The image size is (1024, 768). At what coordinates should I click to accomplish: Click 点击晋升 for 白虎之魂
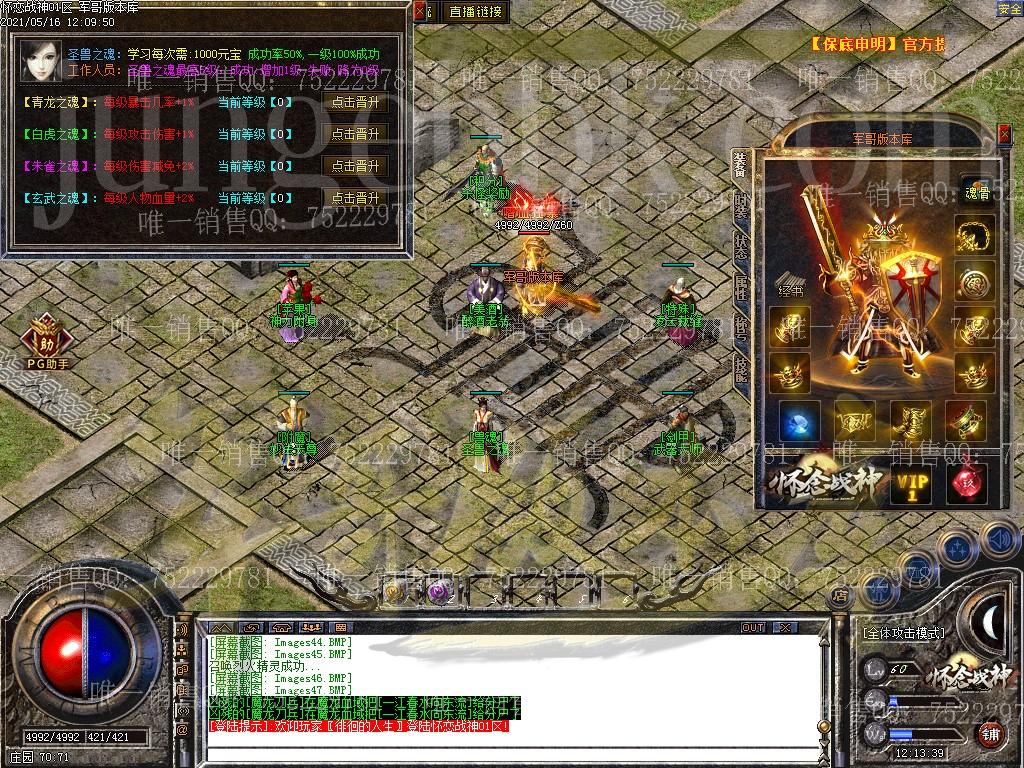point(355,134)
